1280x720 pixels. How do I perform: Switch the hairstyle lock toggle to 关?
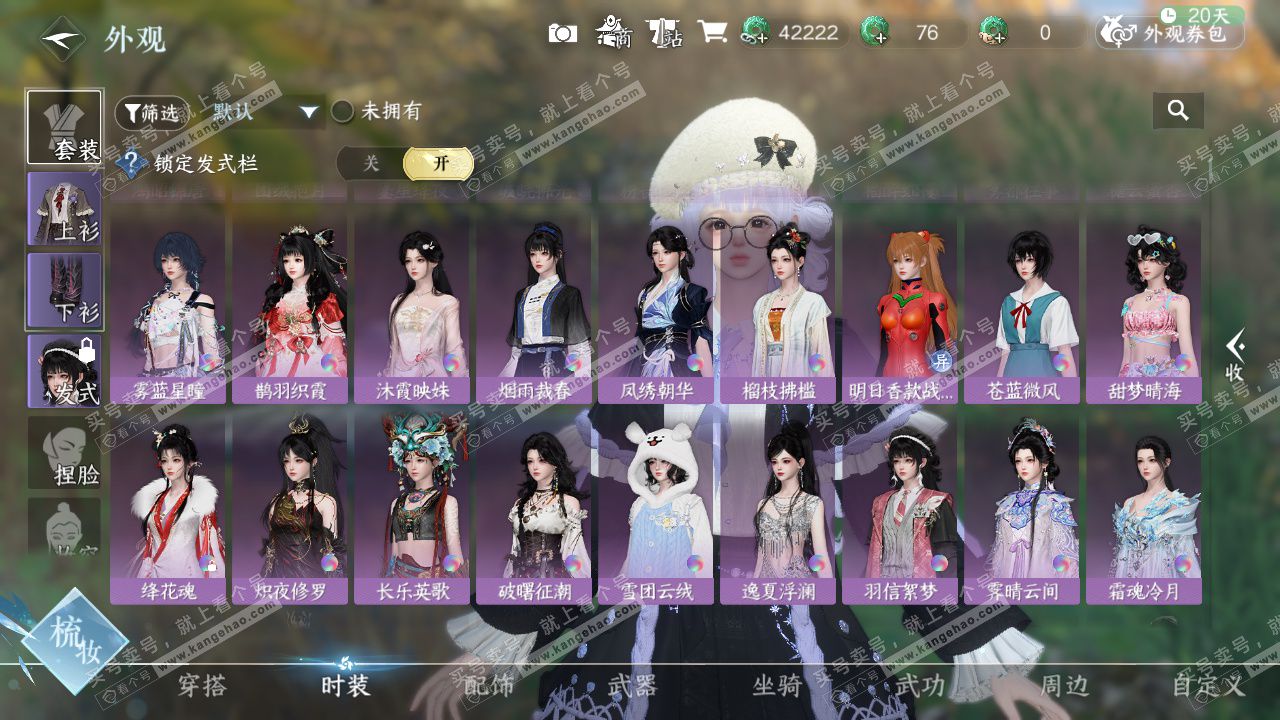click(x=370, y=164)
